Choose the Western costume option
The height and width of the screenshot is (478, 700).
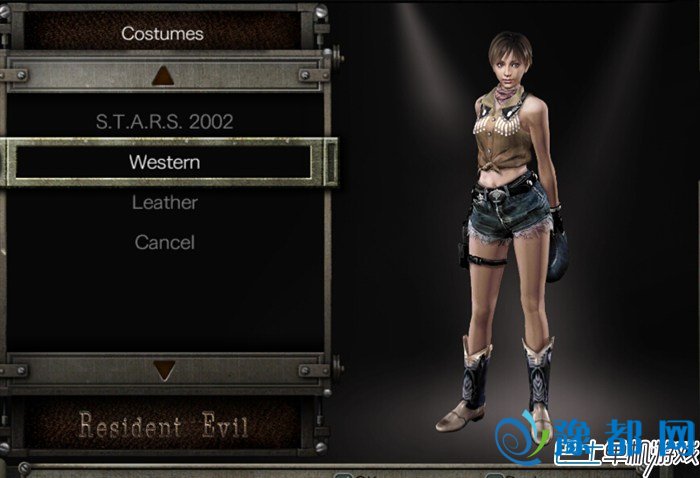pos(164,162)
